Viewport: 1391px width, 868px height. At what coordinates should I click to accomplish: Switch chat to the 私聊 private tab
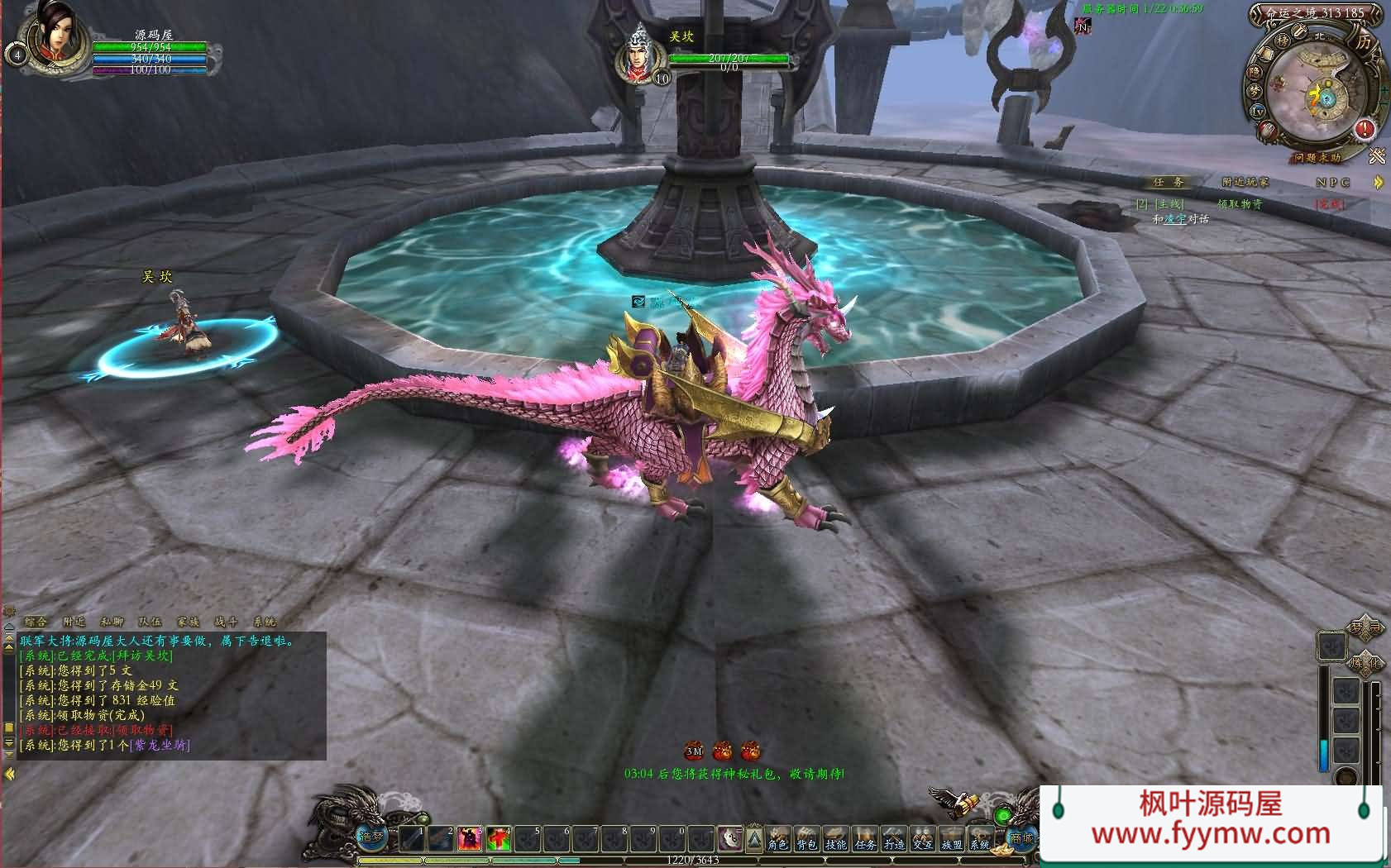click(x=112, y=622)
